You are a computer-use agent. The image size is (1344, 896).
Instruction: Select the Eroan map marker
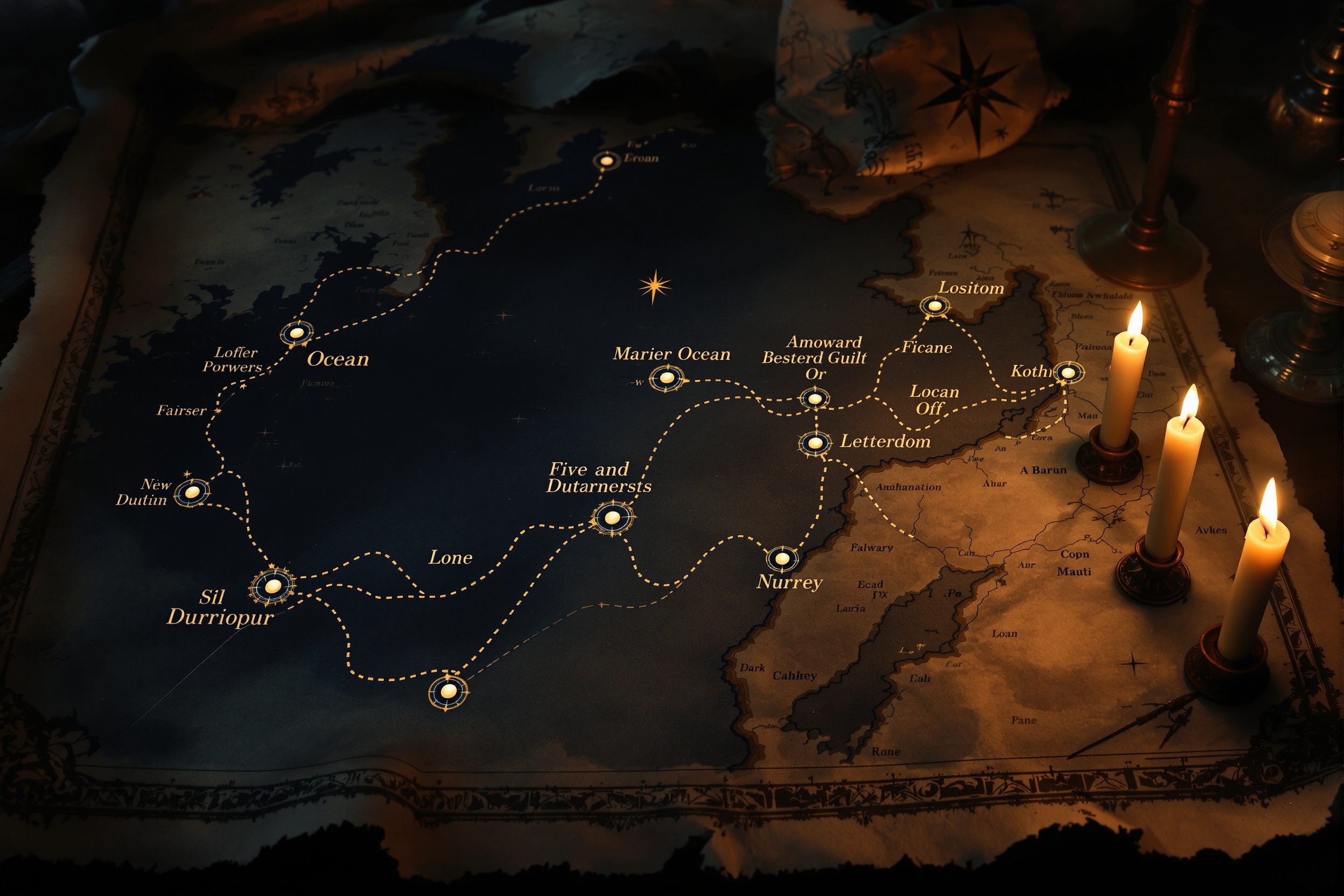tap(606, 160)
